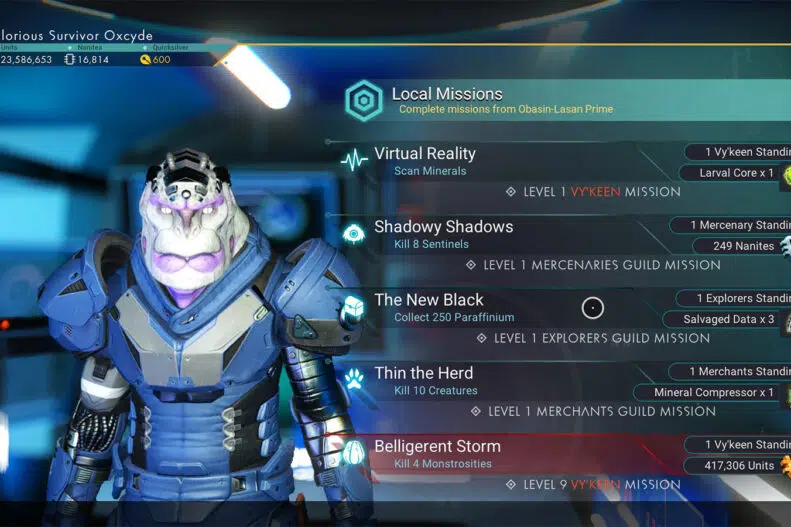Select the Salvaged Data x 3 reward
791x527 pixels.
tap(728, 319)
